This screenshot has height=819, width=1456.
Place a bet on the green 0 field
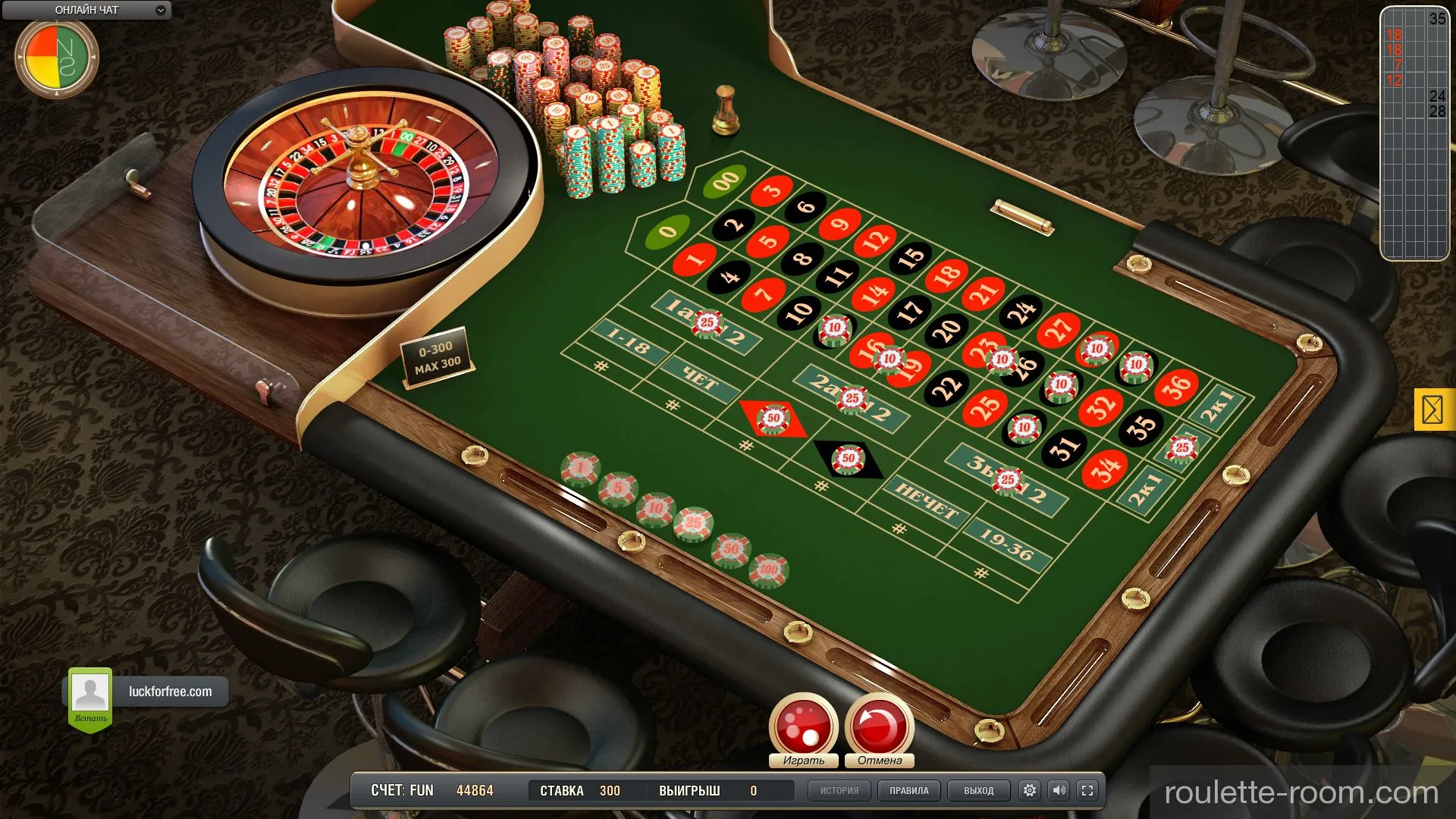click(667, 231)
